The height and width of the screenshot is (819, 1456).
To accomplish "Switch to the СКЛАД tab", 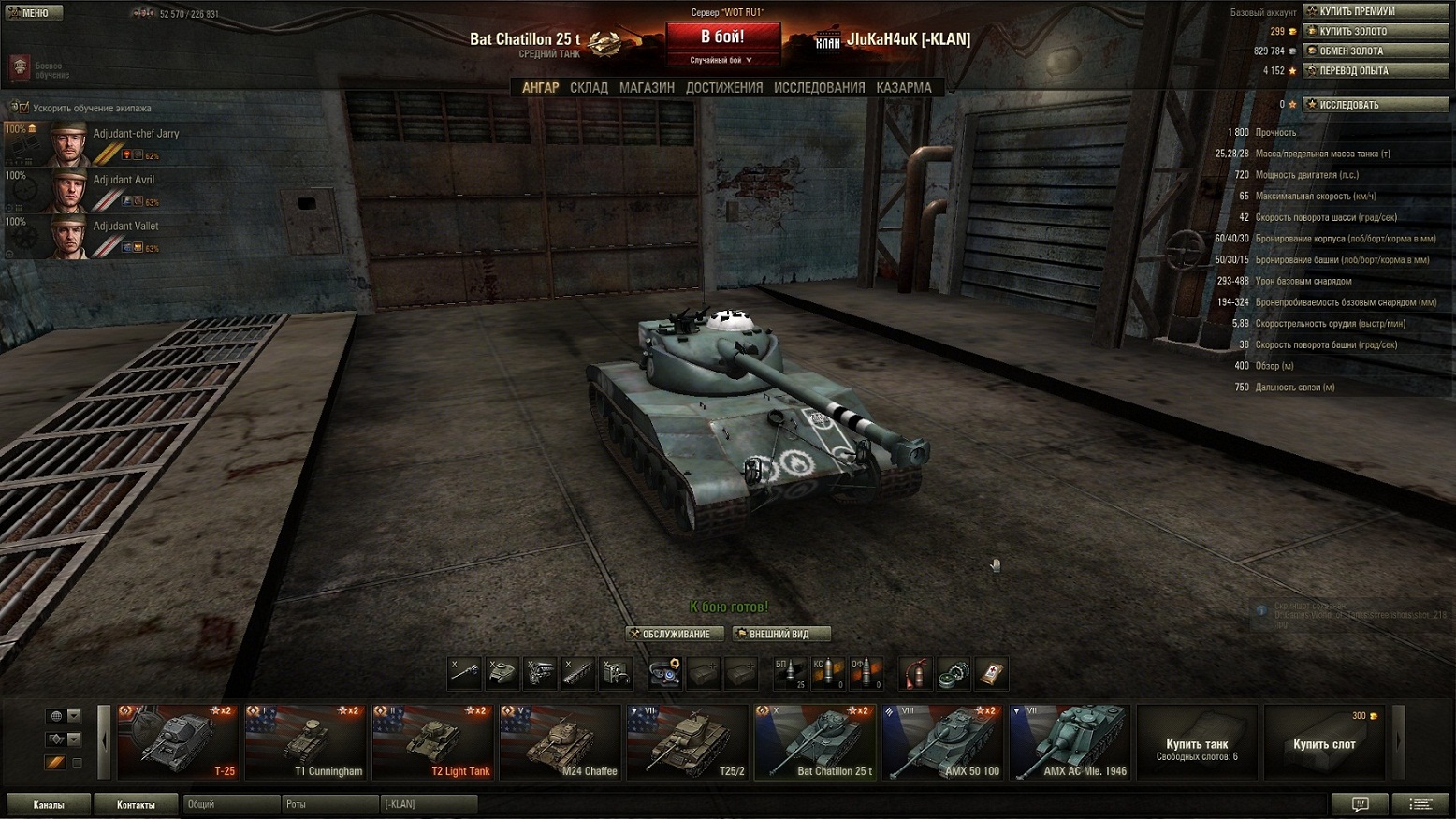I will pos(589,87).
